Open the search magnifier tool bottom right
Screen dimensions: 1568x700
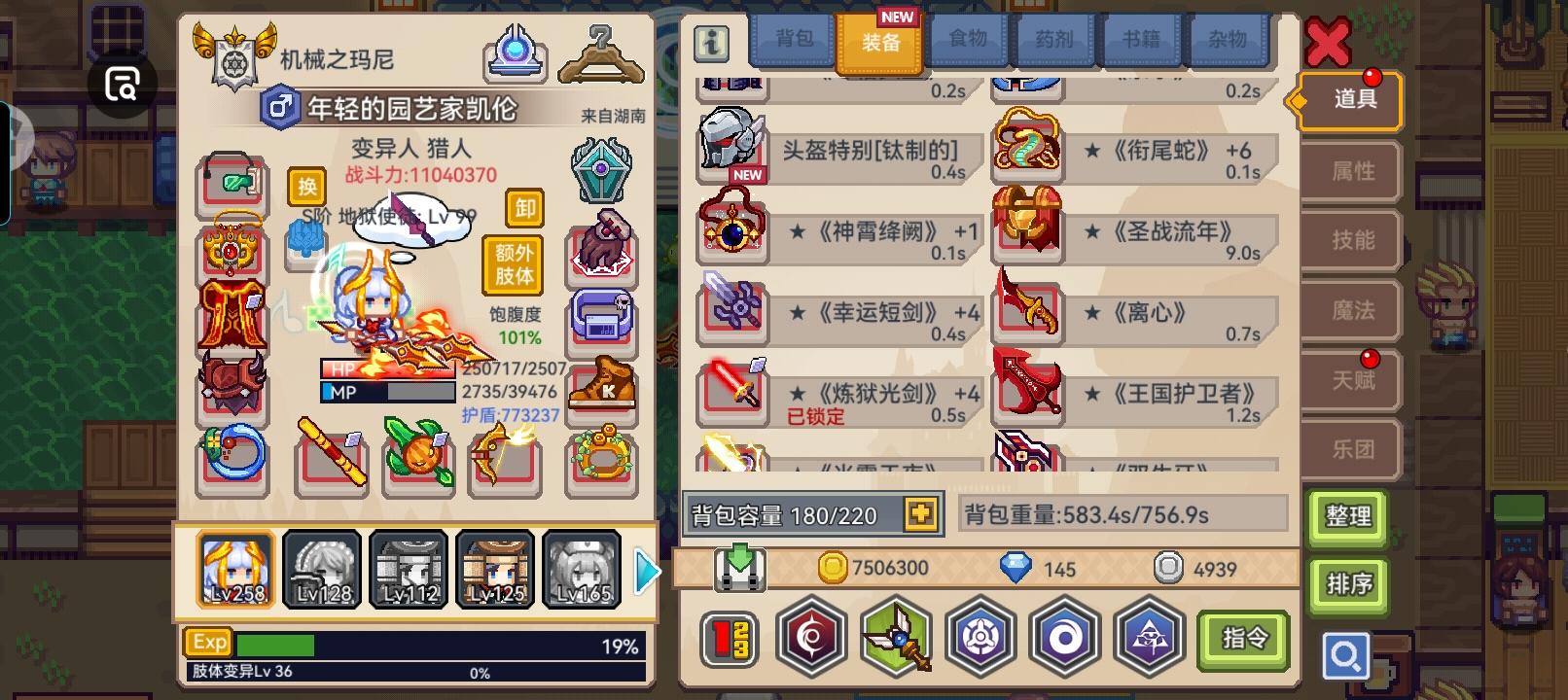(x=1346, y=656)
